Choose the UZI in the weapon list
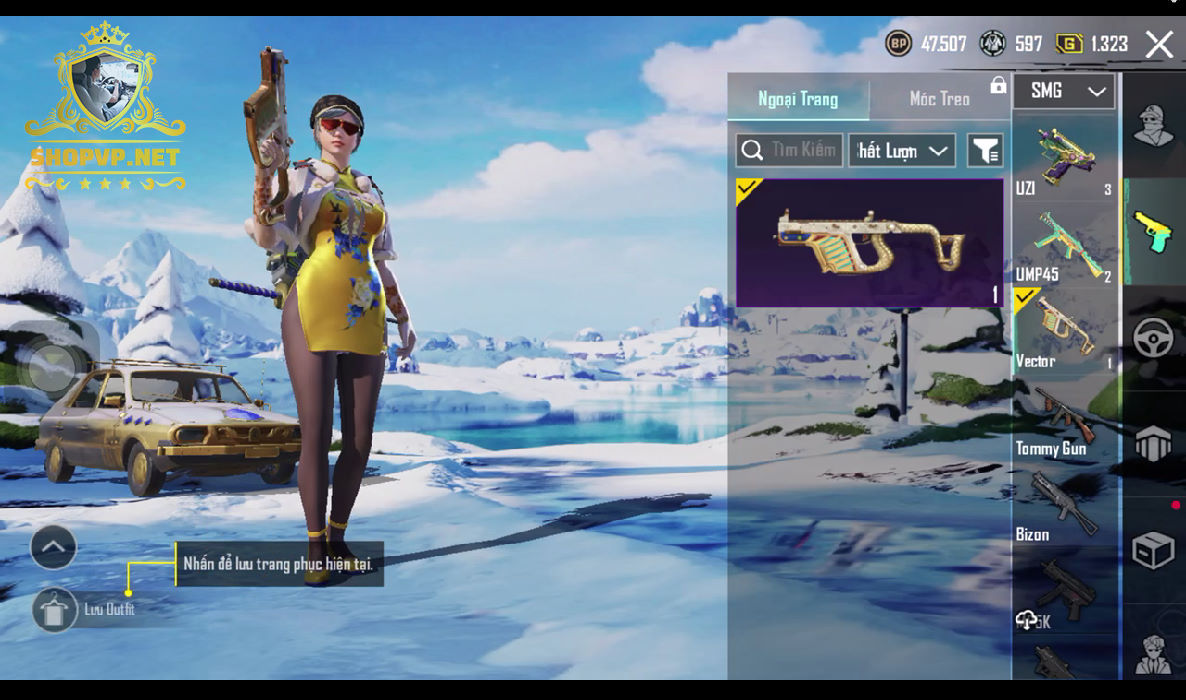 pyautogui.click(x=1064, y=158)
